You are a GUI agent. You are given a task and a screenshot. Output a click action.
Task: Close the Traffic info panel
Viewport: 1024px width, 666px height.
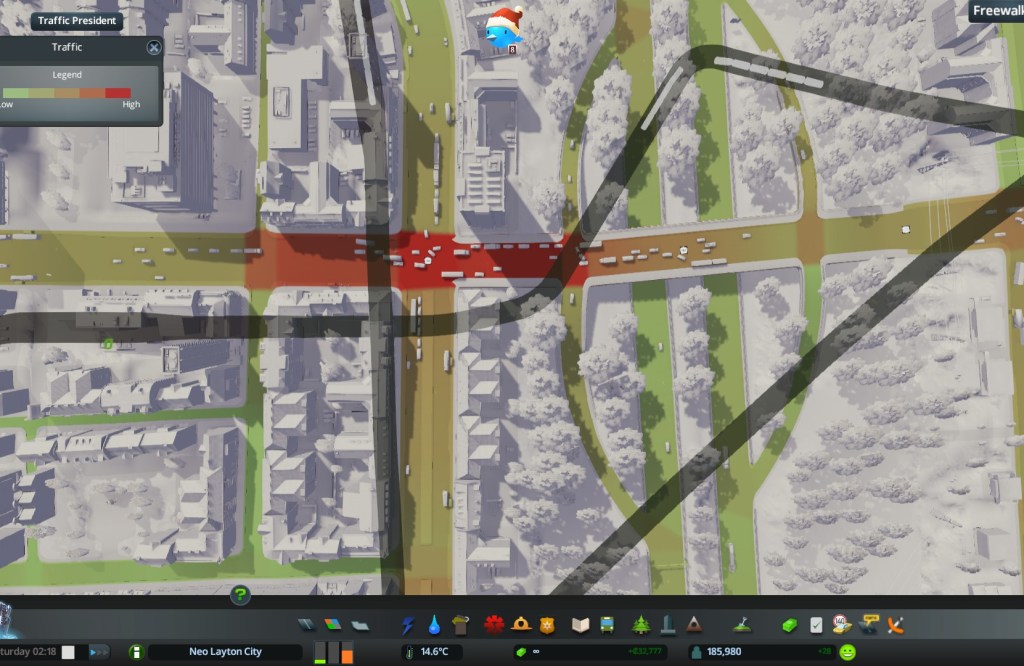coord(154,47)
